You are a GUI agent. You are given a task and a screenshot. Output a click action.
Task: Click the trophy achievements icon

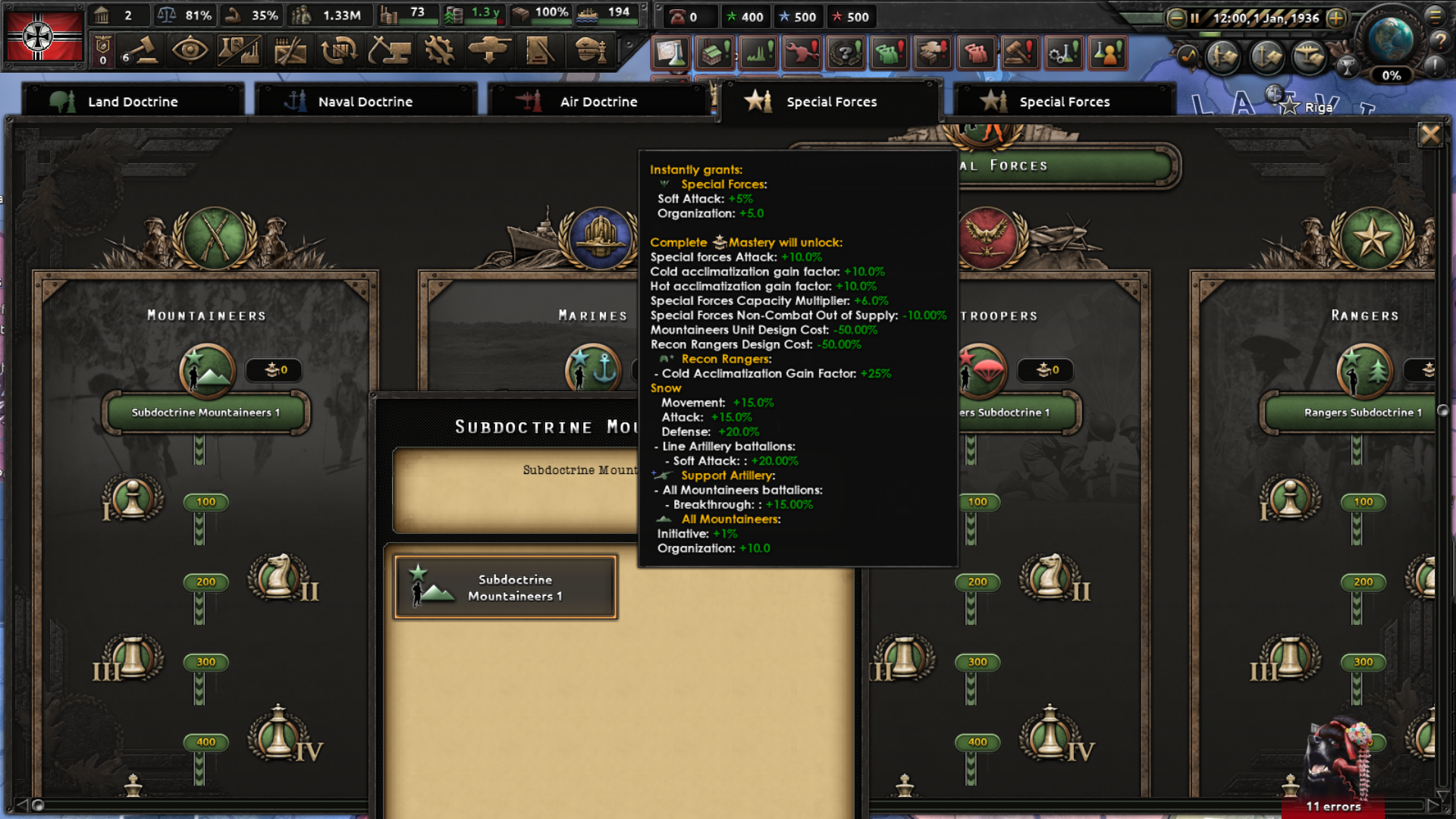pyautogui.click(x=1348, y=64)
